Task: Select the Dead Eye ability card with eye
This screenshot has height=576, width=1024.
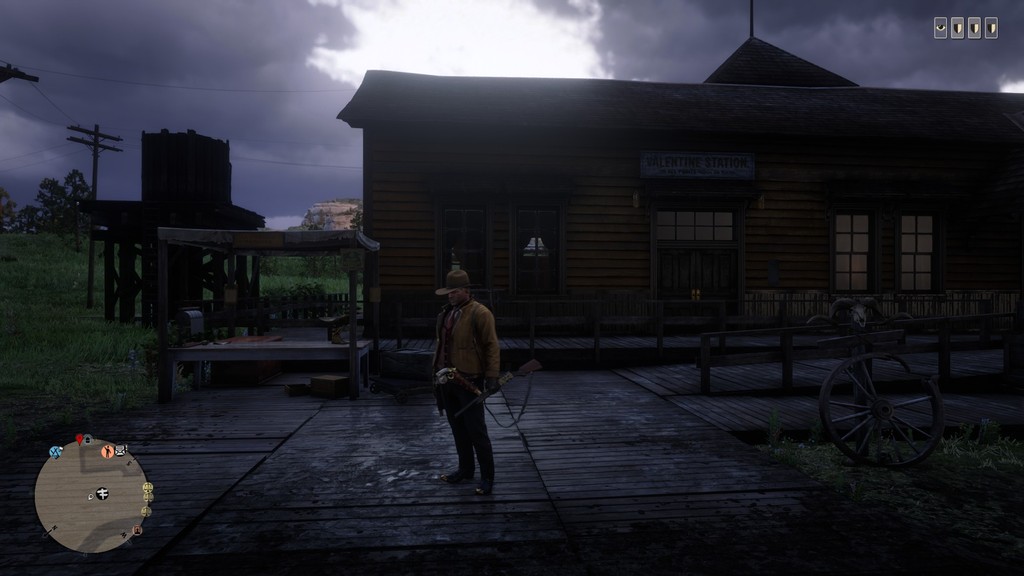Action: coord(941,28)
